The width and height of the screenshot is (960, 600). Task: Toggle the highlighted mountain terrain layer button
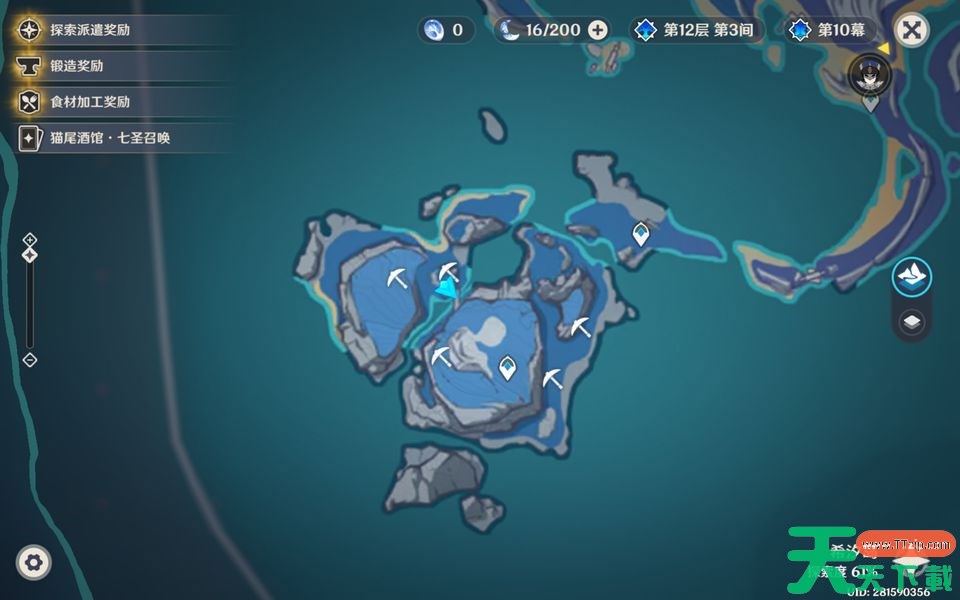[911, 276]
